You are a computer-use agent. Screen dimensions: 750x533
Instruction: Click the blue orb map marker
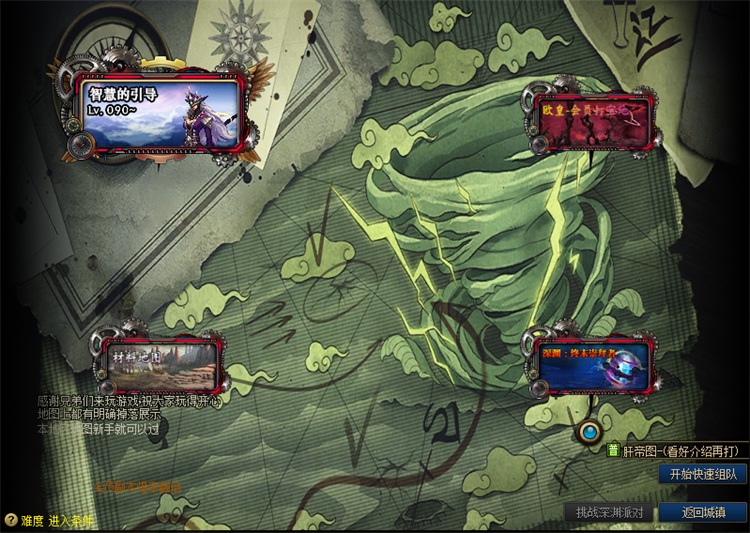tap(590, 431)
